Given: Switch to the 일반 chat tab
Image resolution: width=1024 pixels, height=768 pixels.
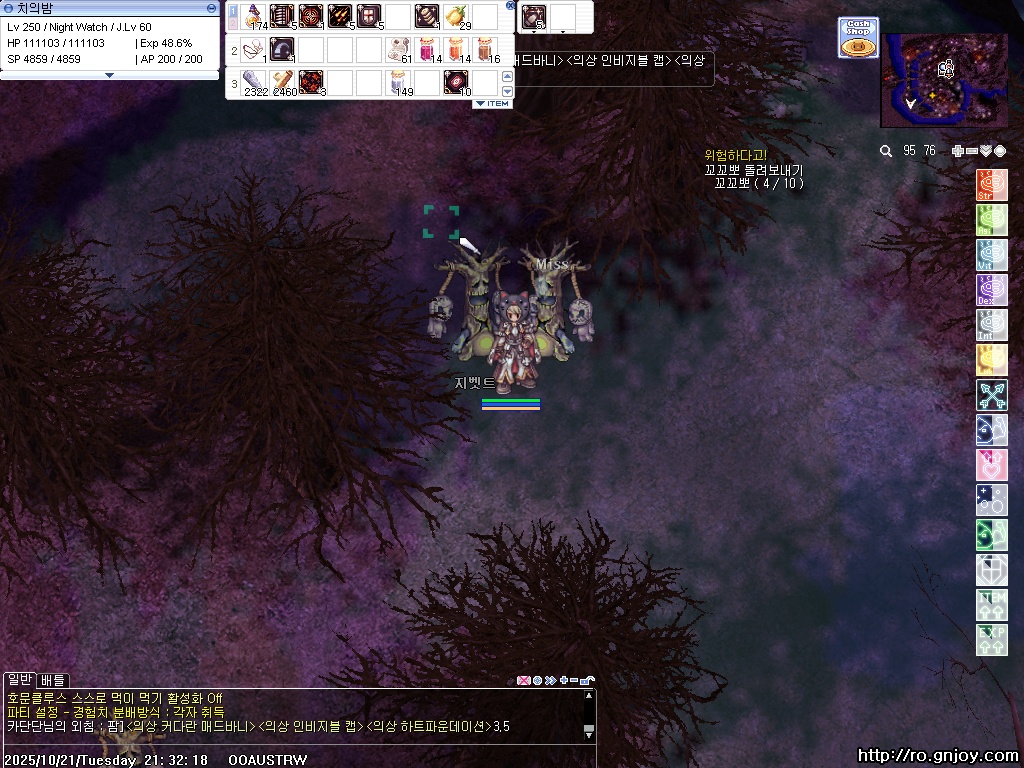Looking at the screenshot, I should [19, 680].
